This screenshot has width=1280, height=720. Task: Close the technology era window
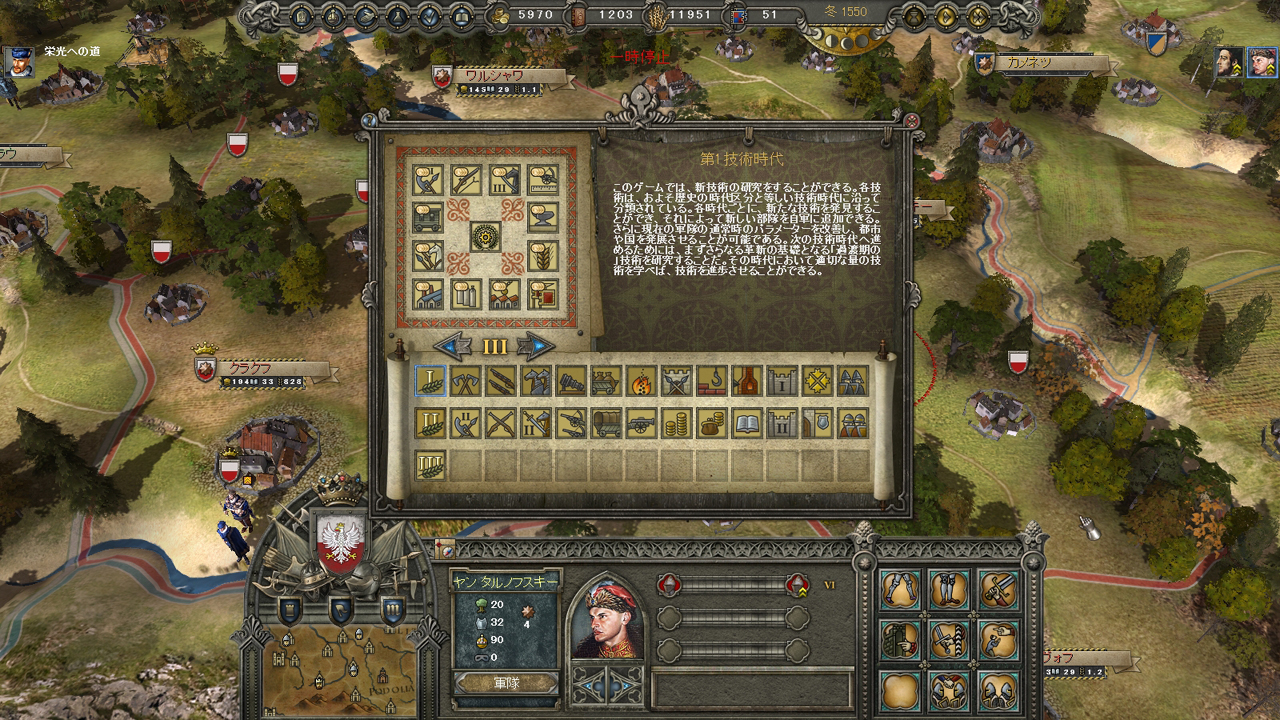[911, 120]
